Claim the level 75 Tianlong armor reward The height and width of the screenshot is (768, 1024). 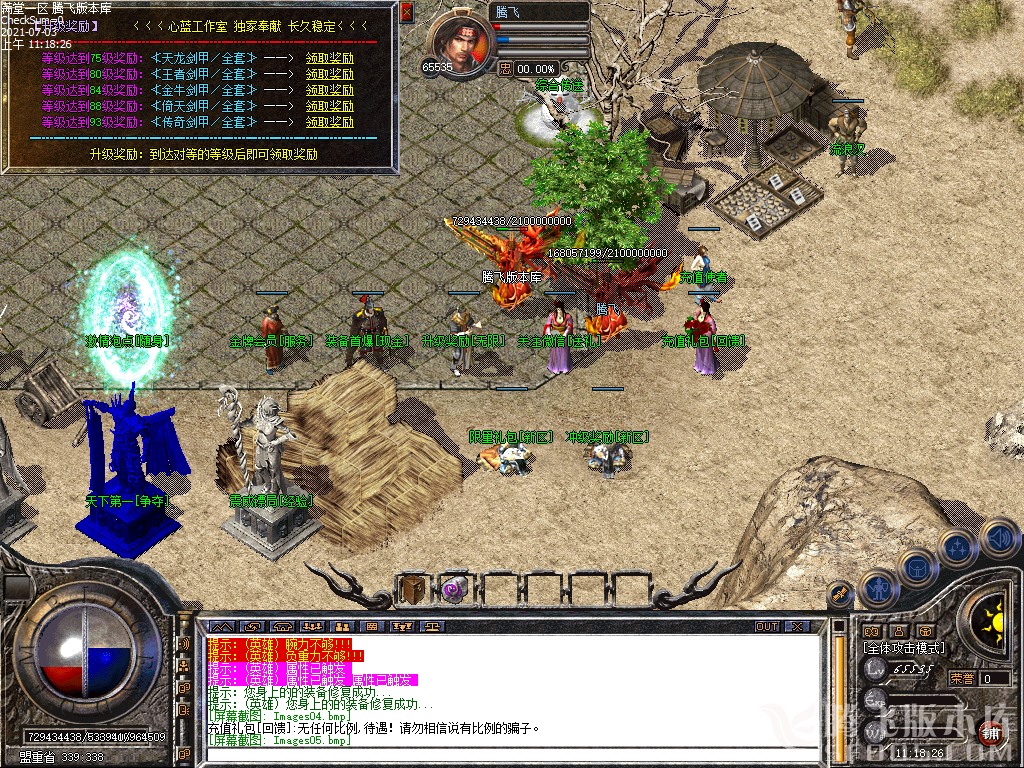[x=329, y=58]
